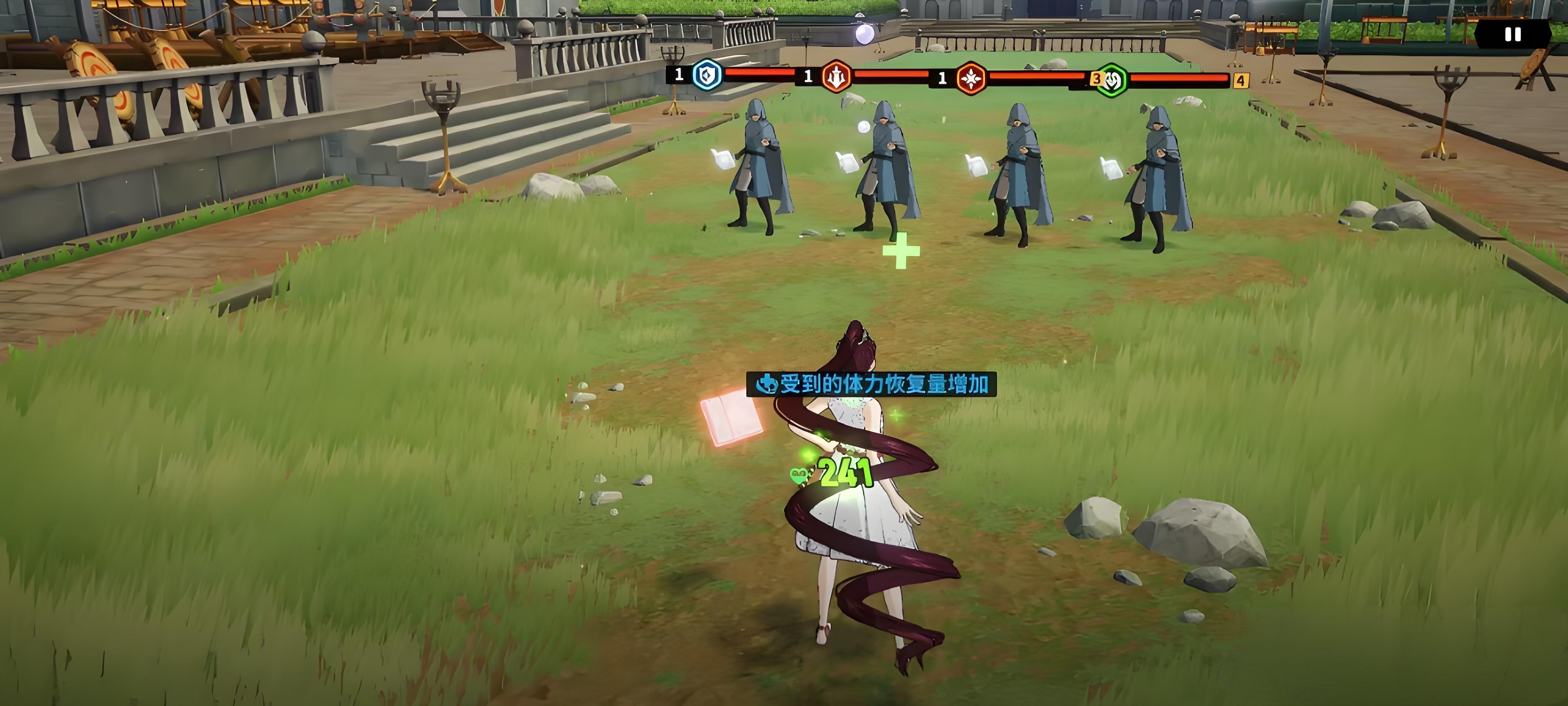This screenshot has height=706, width=1568.
Task: Select the blue shield enemy icon
Action: pyautogui.click(x=707, y=76)
